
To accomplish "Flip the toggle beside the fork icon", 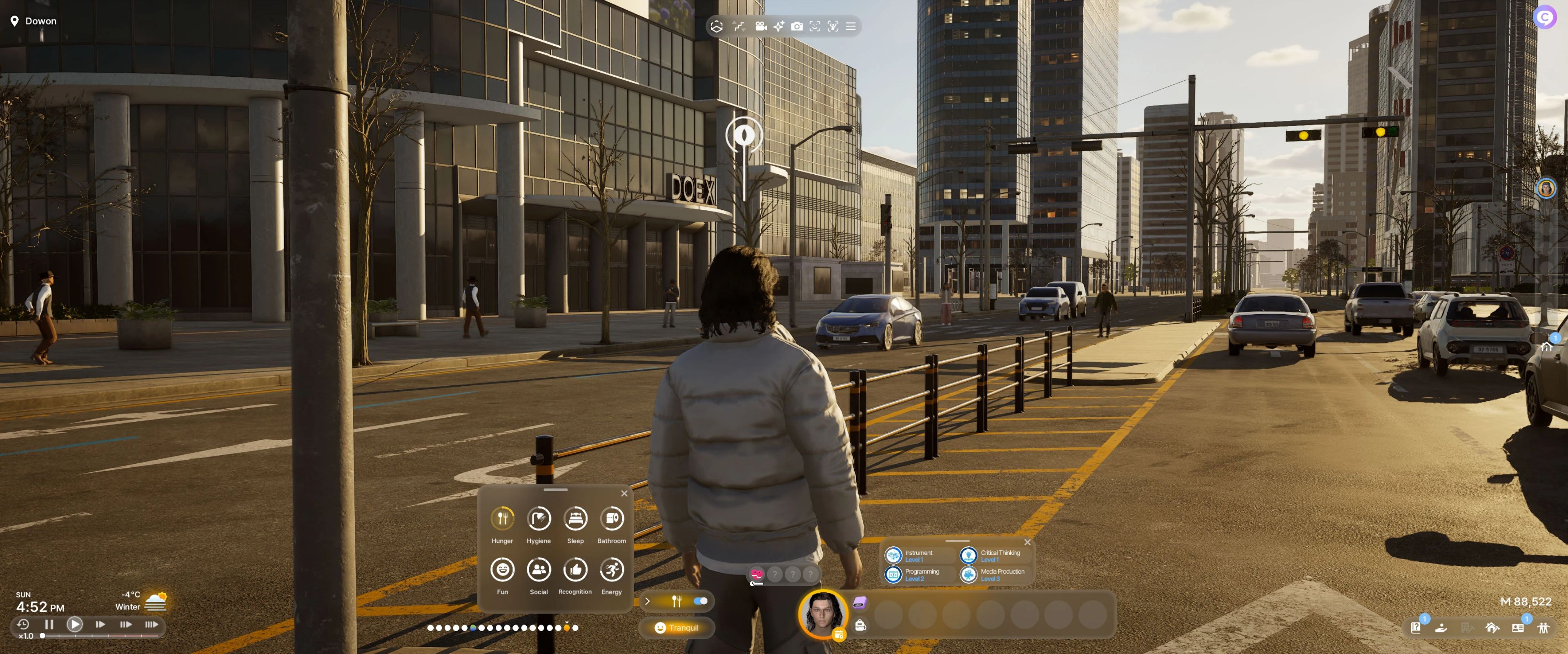I will (701, 601).
